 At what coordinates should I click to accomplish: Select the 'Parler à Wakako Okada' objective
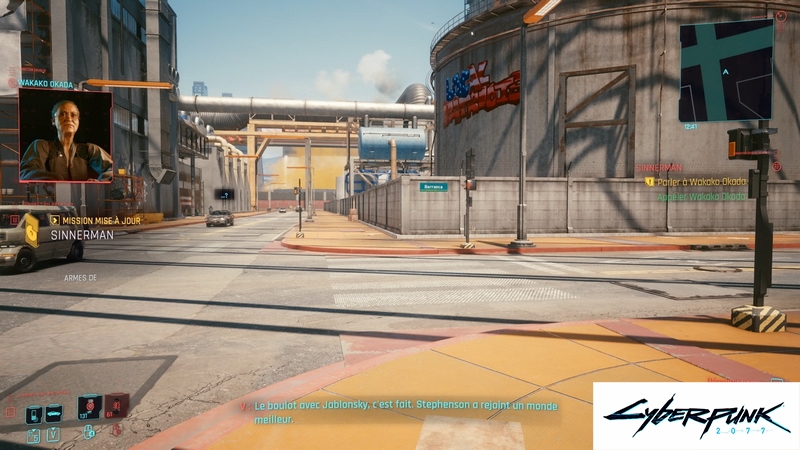[x=700, y=182]
